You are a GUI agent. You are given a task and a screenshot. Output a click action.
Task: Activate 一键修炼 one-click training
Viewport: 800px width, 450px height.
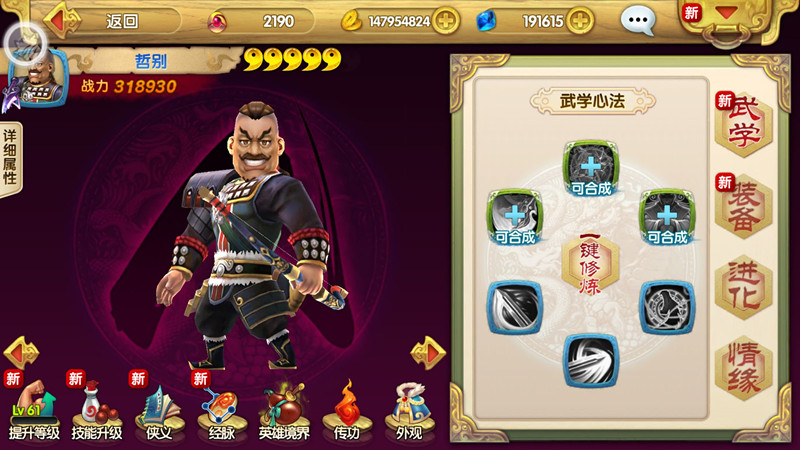[x=590, y=263]
